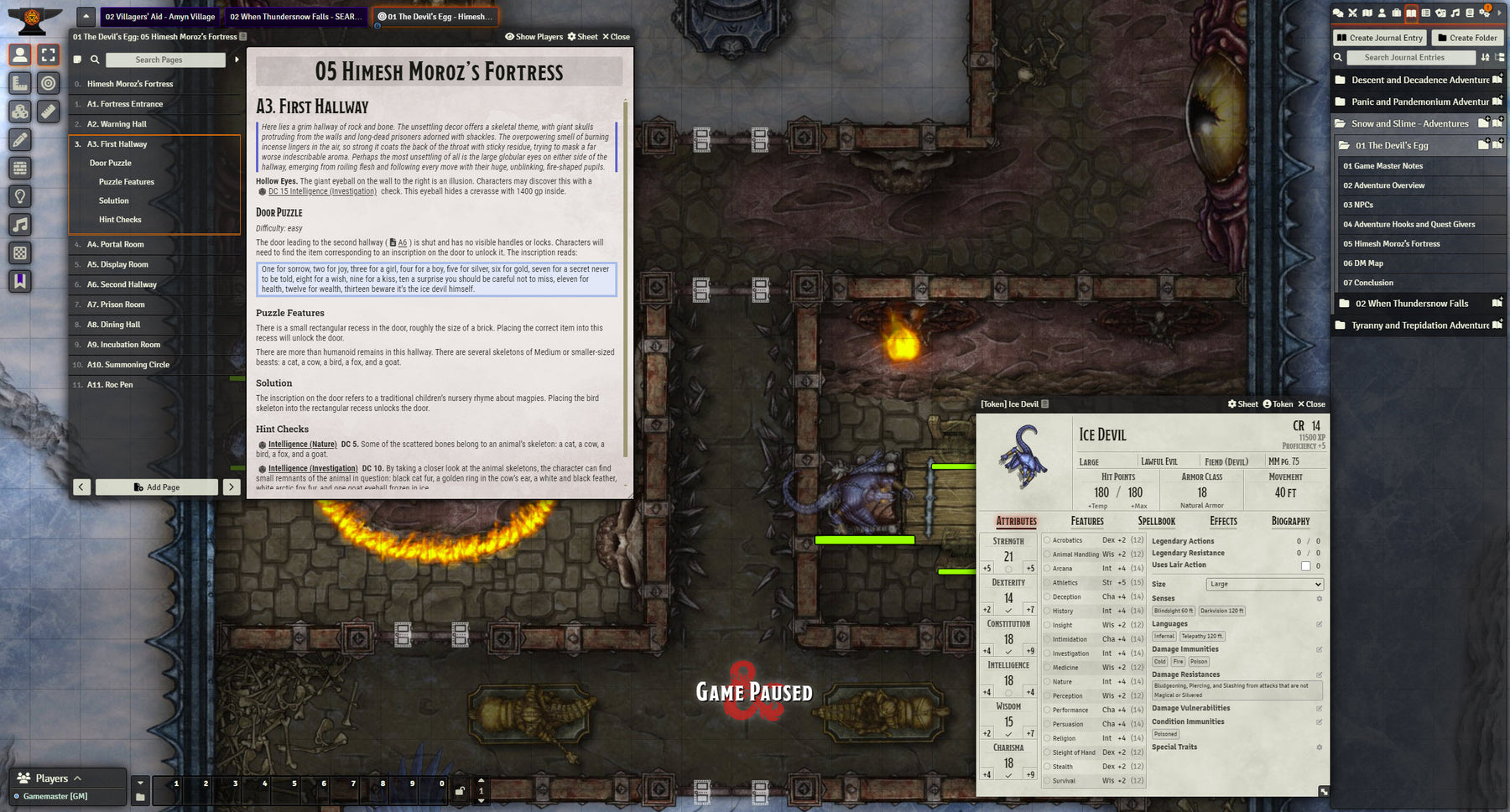Screen dimensions: 1510x812
Task: Close the Ice Devil token sheet
Action: (1310, 404)
